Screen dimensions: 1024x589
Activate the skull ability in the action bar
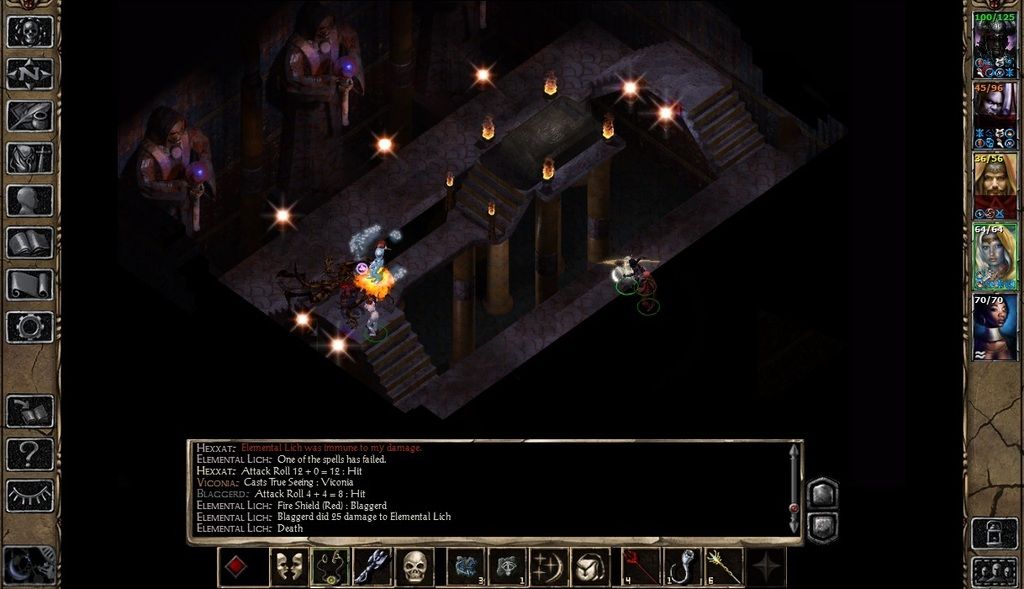[415, 567]
